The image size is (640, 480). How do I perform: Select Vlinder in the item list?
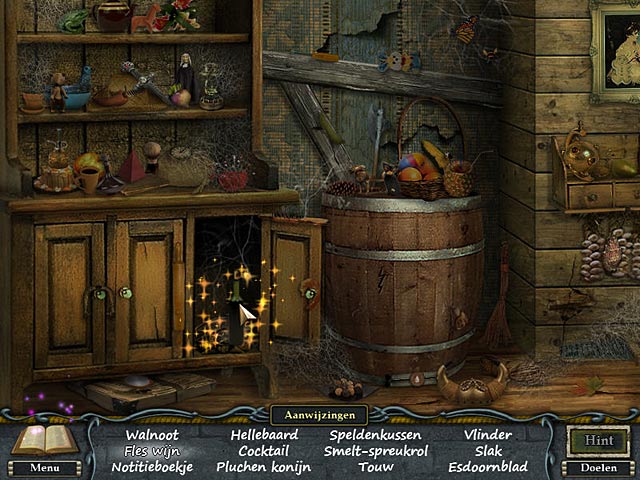(488, 435)
